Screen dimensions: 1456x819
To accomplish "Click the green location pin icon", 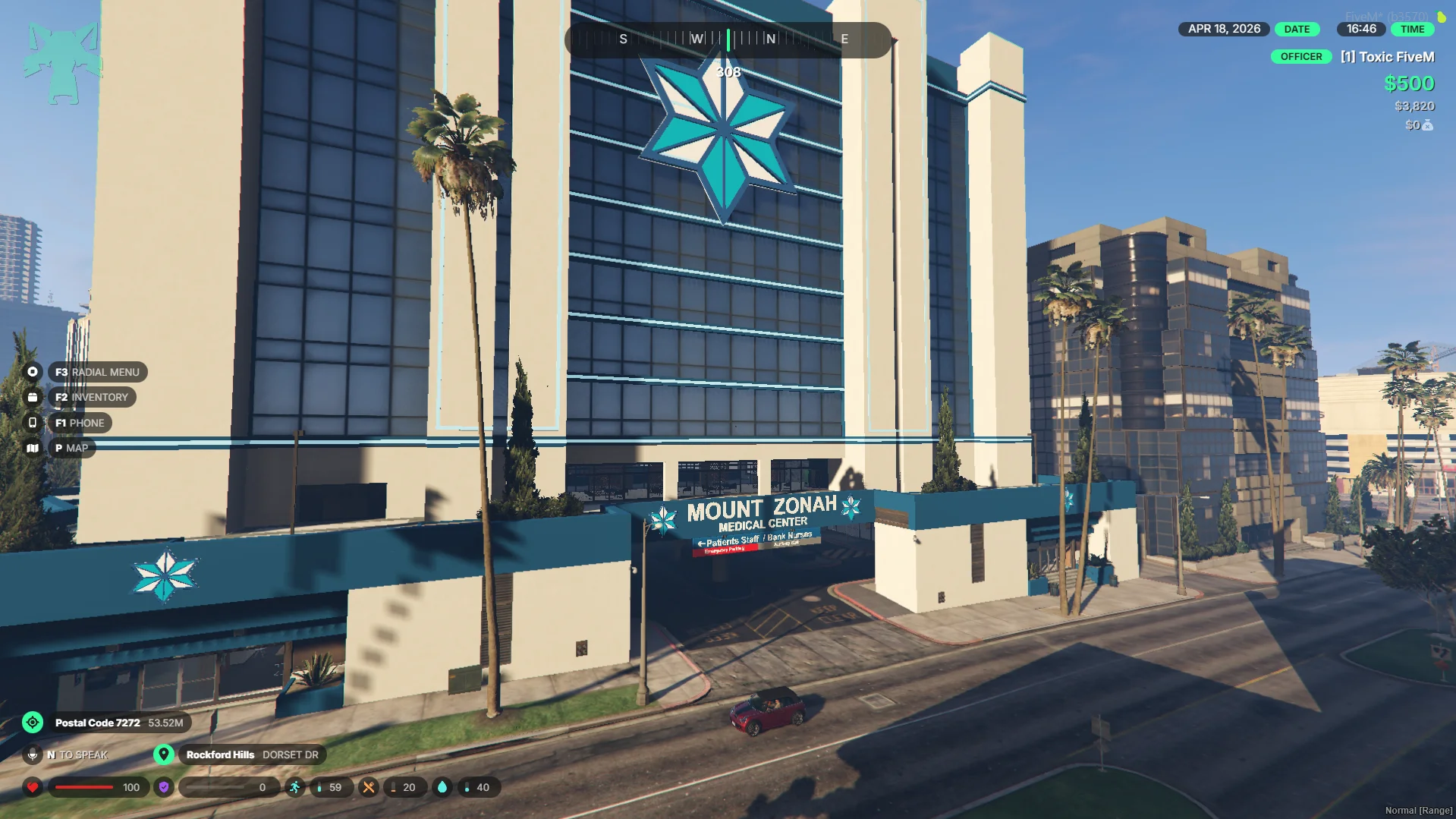I will click(164, 754).
